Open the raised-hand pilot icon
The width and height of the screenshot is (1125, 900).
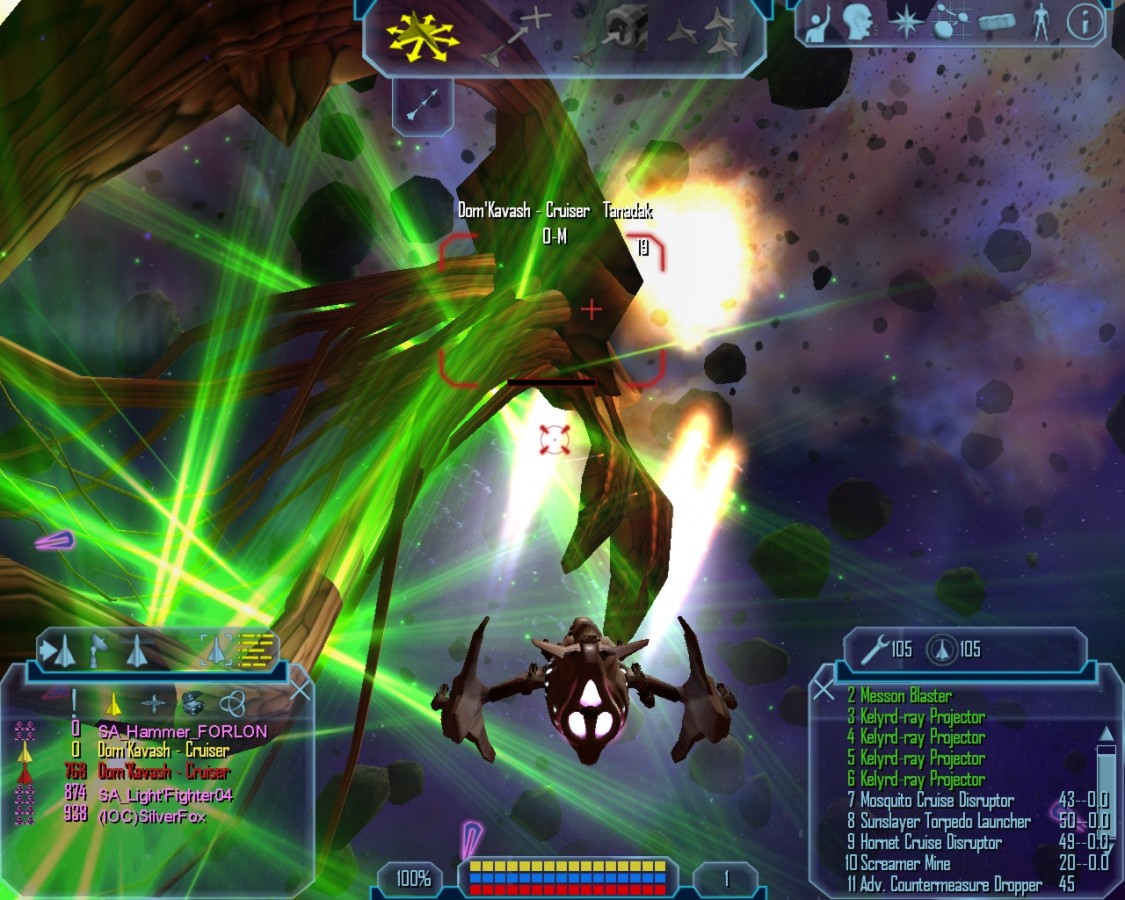(820, 23)
